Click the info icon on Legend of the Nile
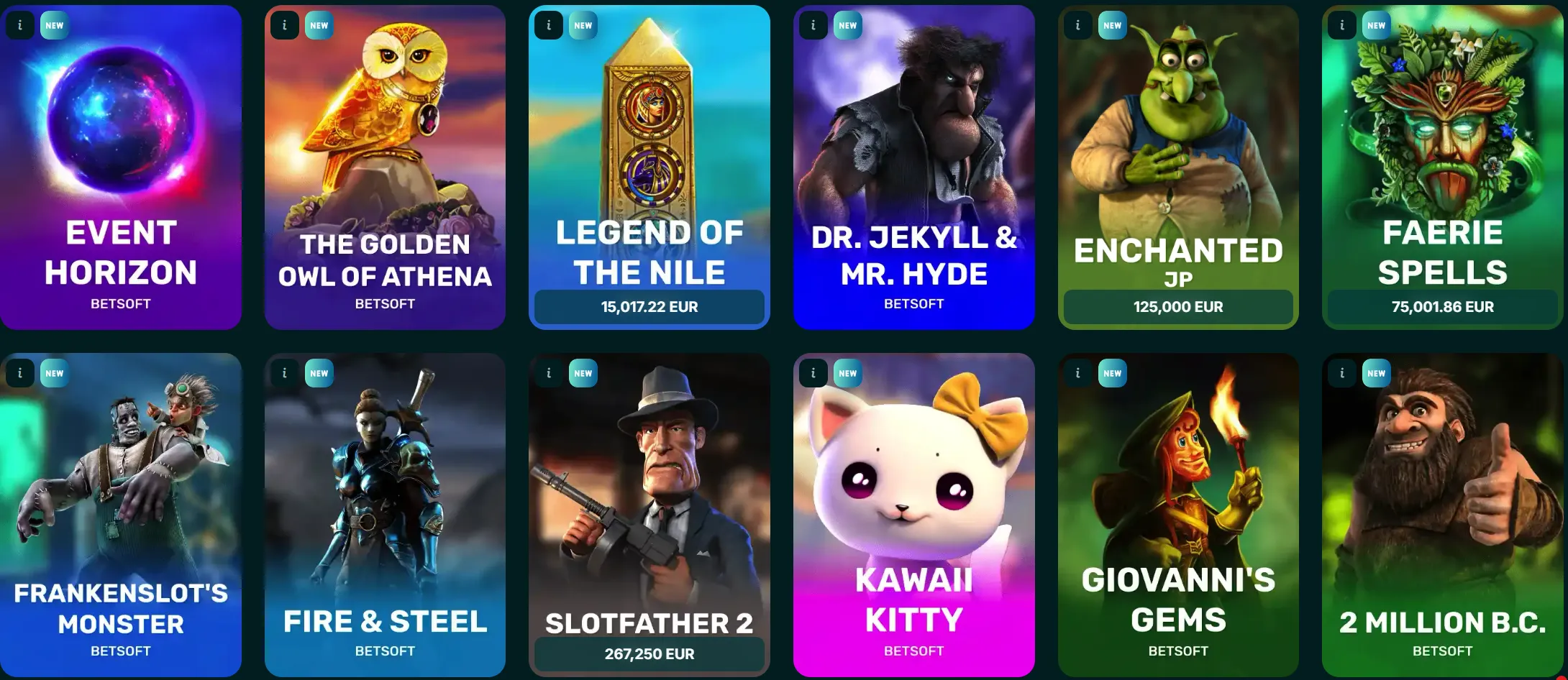The width and height of the screenshot is (1568, 680). (x=548, y=25)
